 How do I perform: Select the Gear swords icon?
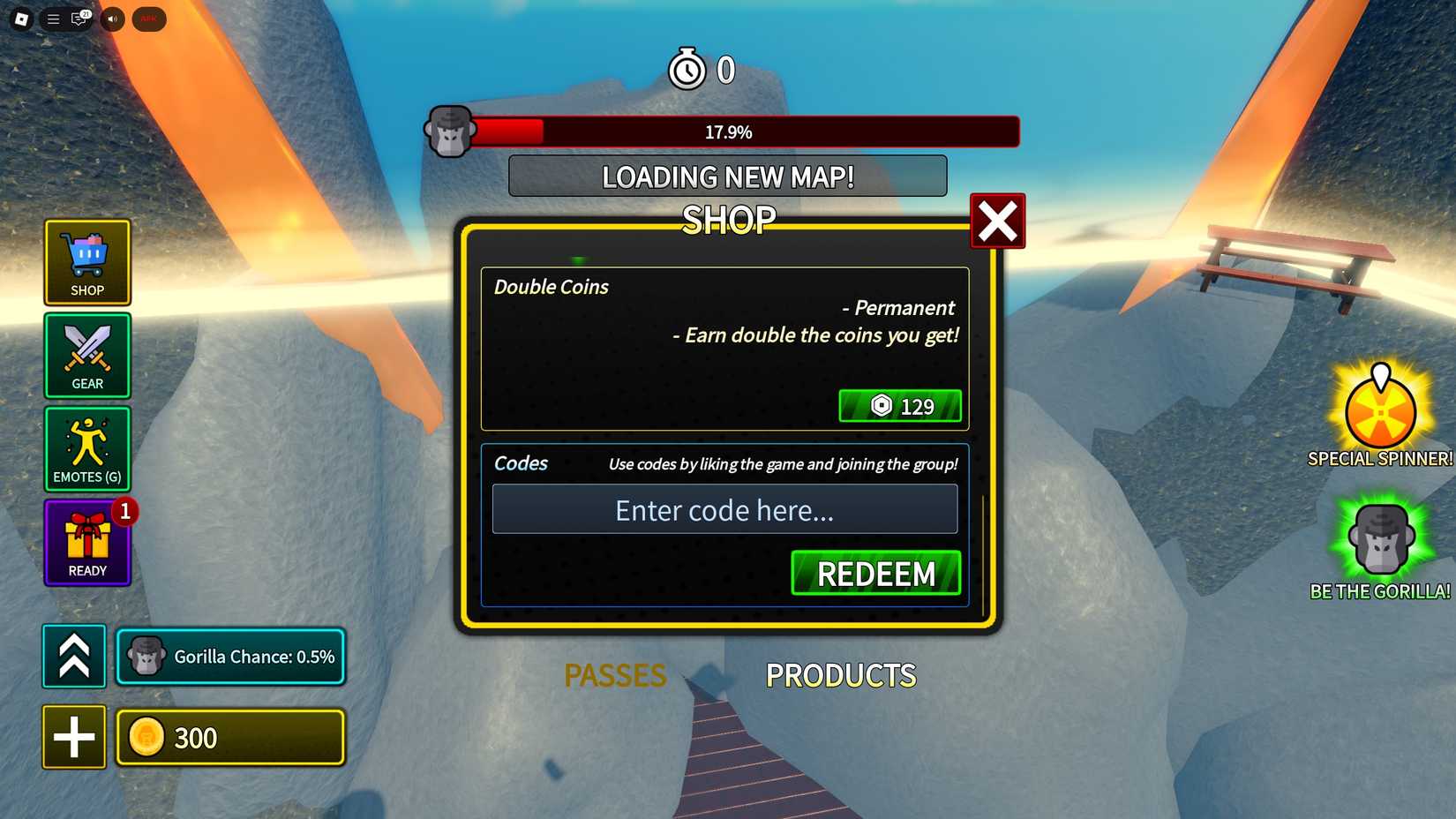[x=86, y=355]
